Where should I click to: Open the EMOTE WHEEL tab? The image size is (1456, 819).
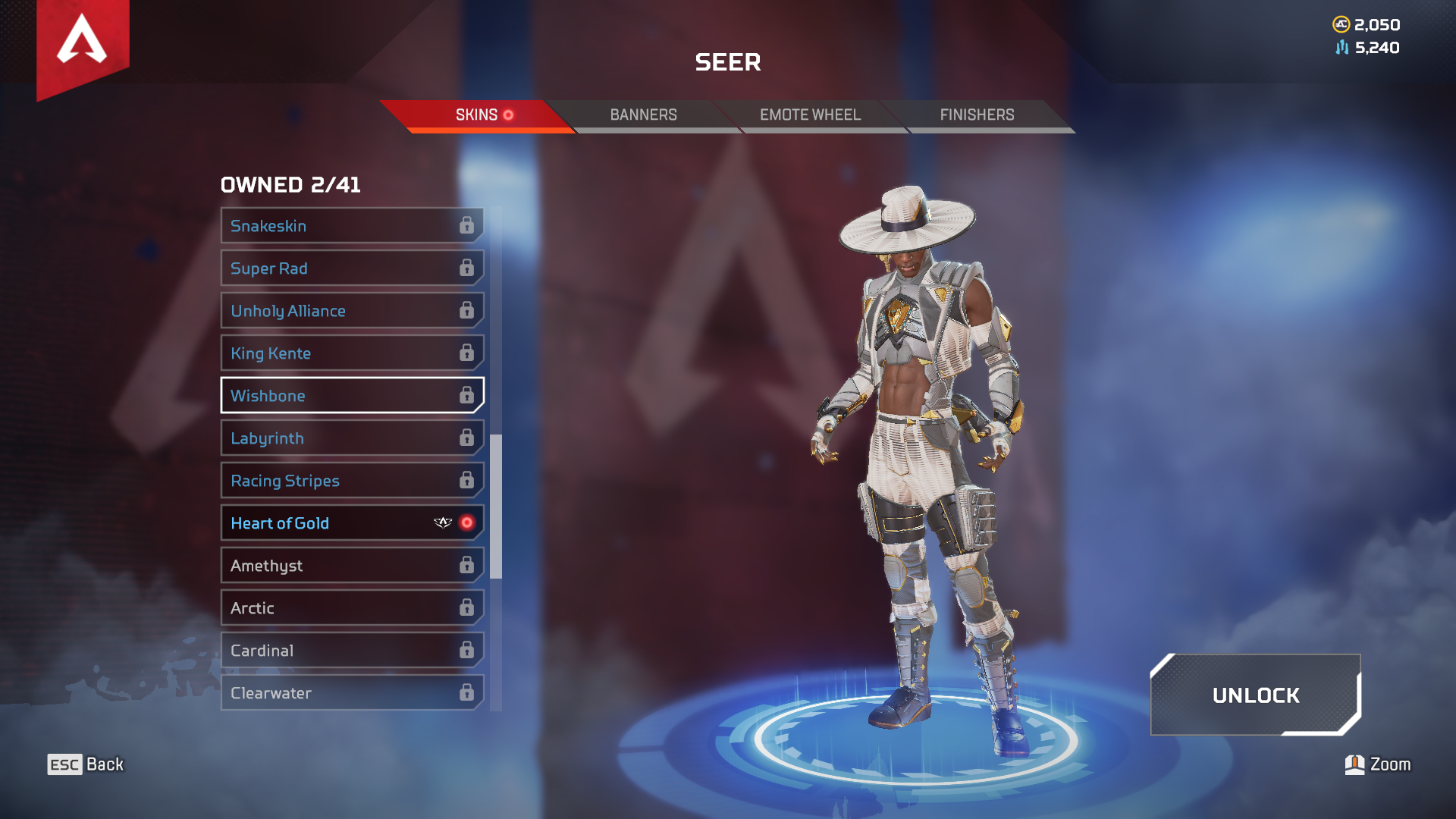[x=810, y=115]
